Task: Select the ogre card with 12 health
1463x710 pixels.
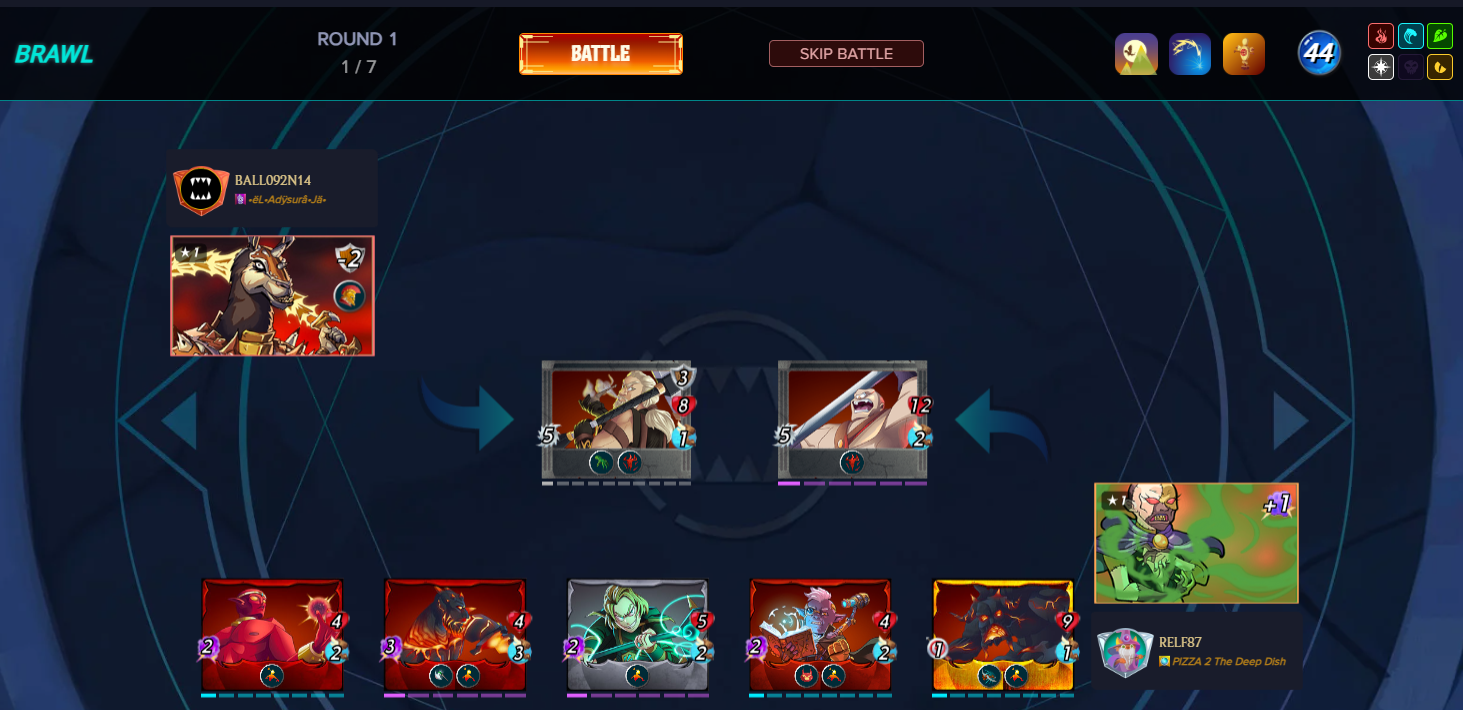Action: pos(852,420)
